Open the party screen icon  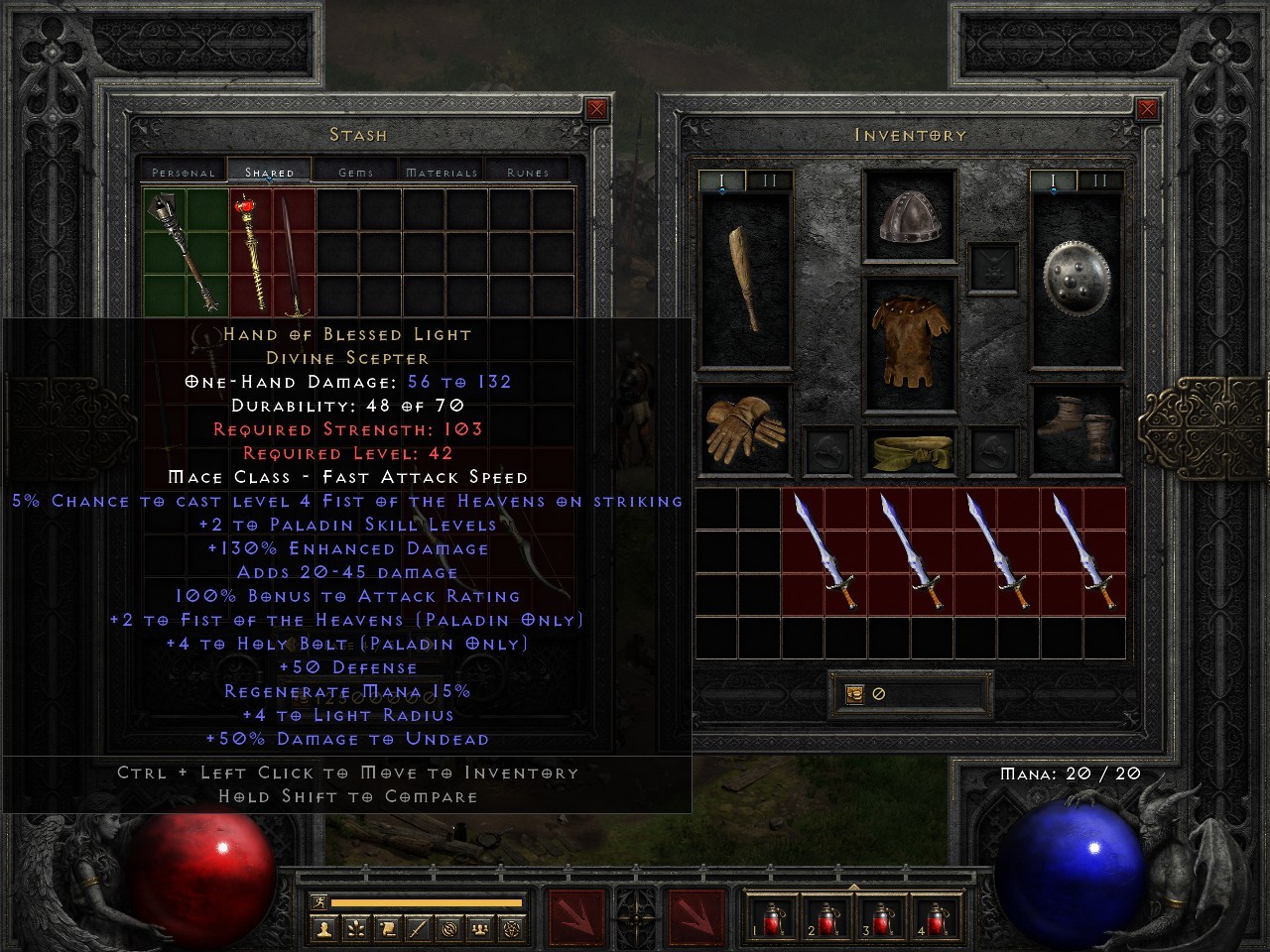(x=480, y=928)
